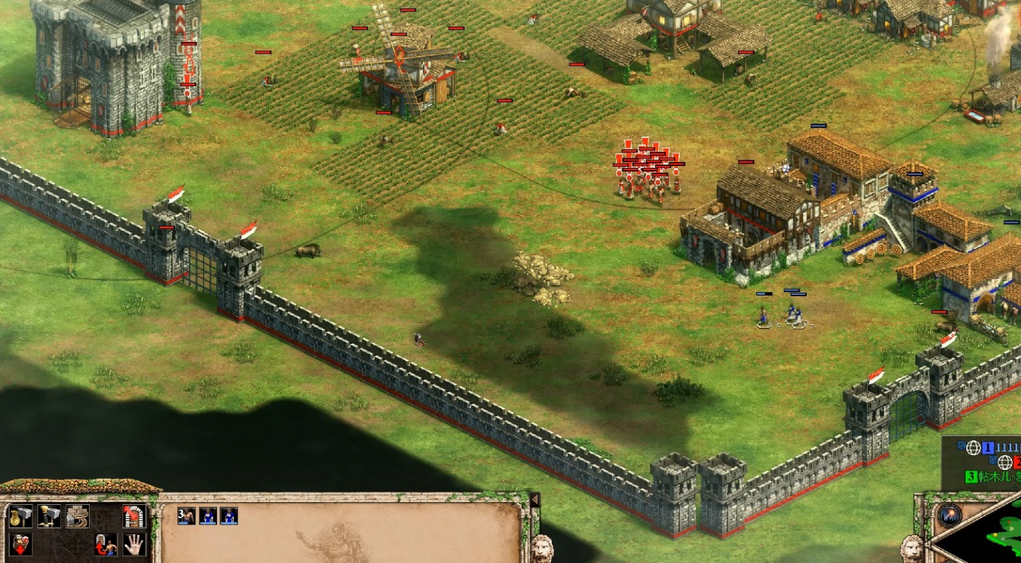Click the villager-to-building red arrow command
The width and height of the screenshot is (1021, 563).
coord(105,544)
